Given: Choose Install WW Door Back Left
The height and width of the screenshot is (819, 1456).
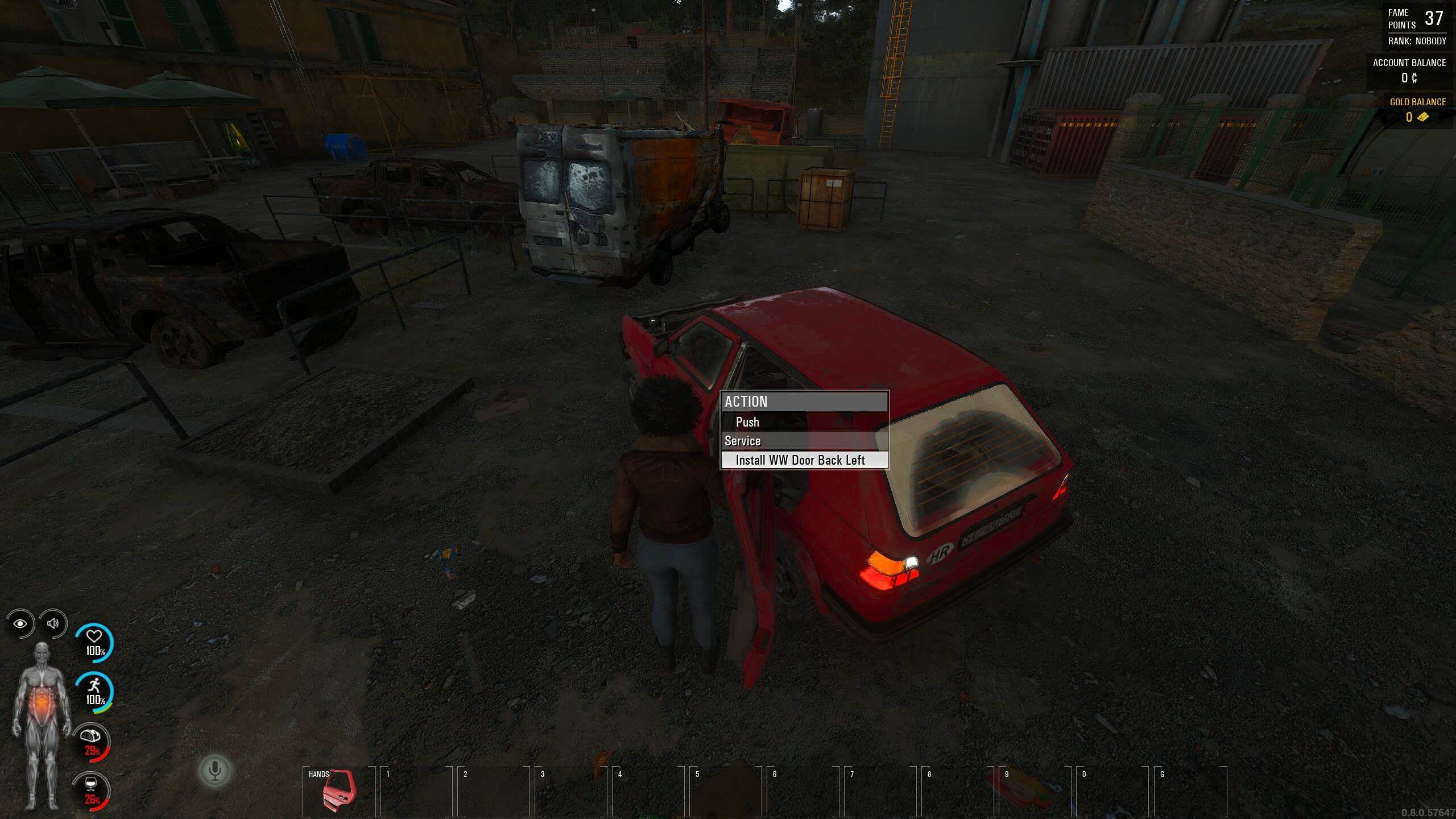Looking at the screenshot, I should point(800,460).
